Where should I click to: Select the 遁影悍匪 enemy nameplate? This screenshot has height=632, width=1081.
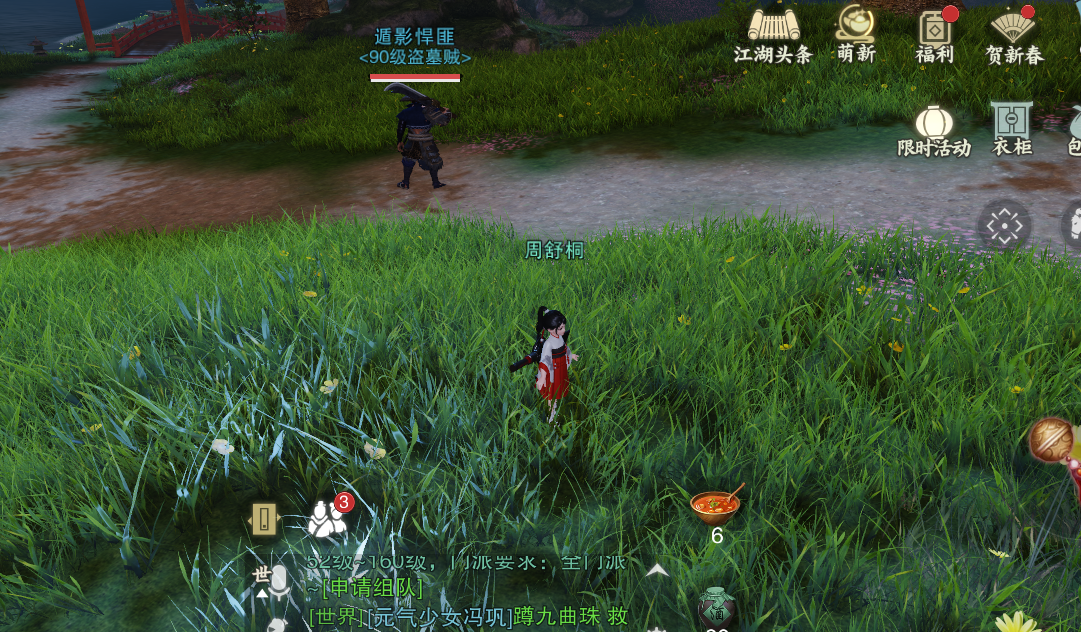click(415, 47)
